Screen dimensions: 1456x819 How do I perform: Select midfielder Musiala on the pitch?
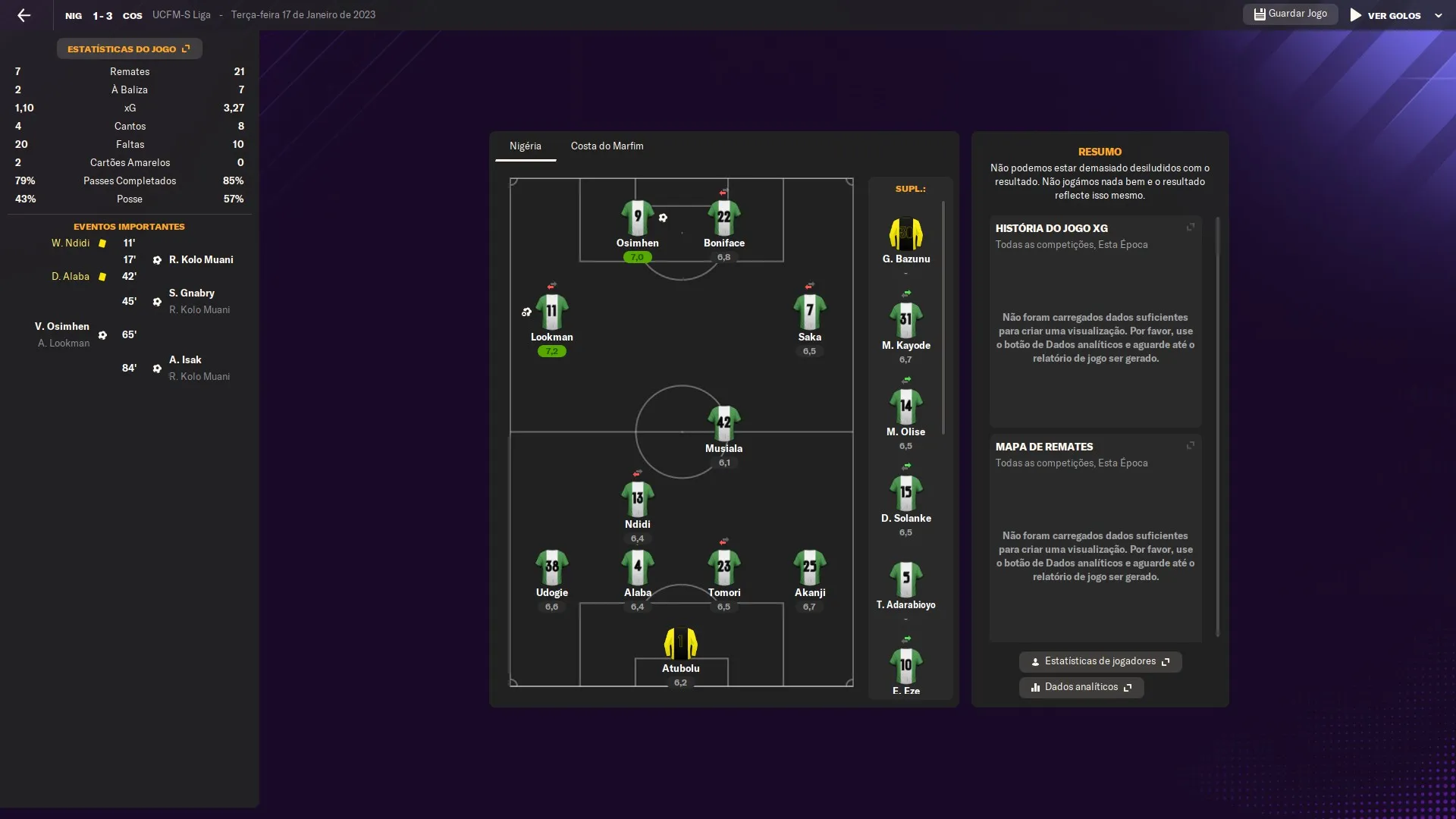(x=723, y=425)
